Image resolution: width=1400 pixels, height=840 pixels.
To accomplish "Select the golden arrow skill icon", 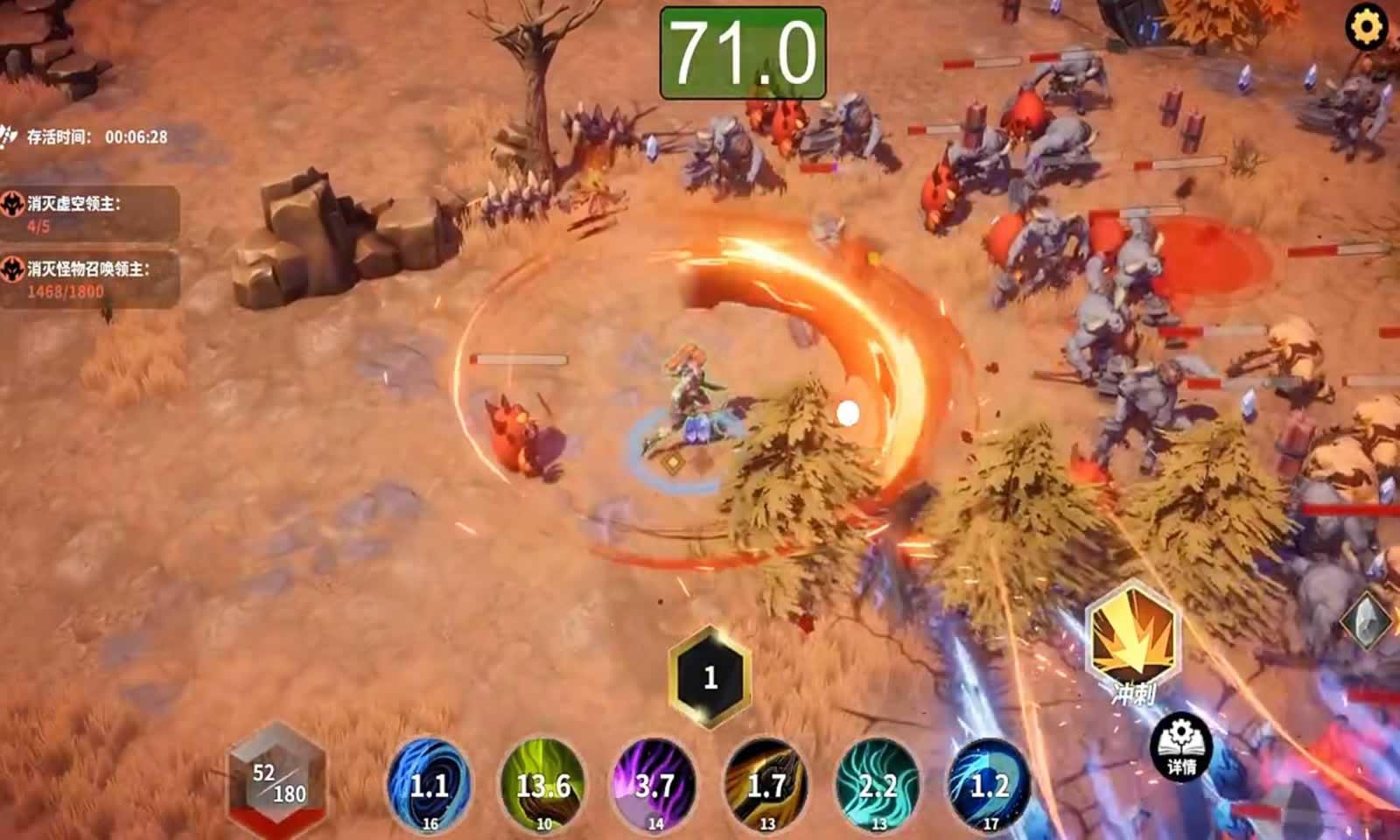I will click(766, 784).
